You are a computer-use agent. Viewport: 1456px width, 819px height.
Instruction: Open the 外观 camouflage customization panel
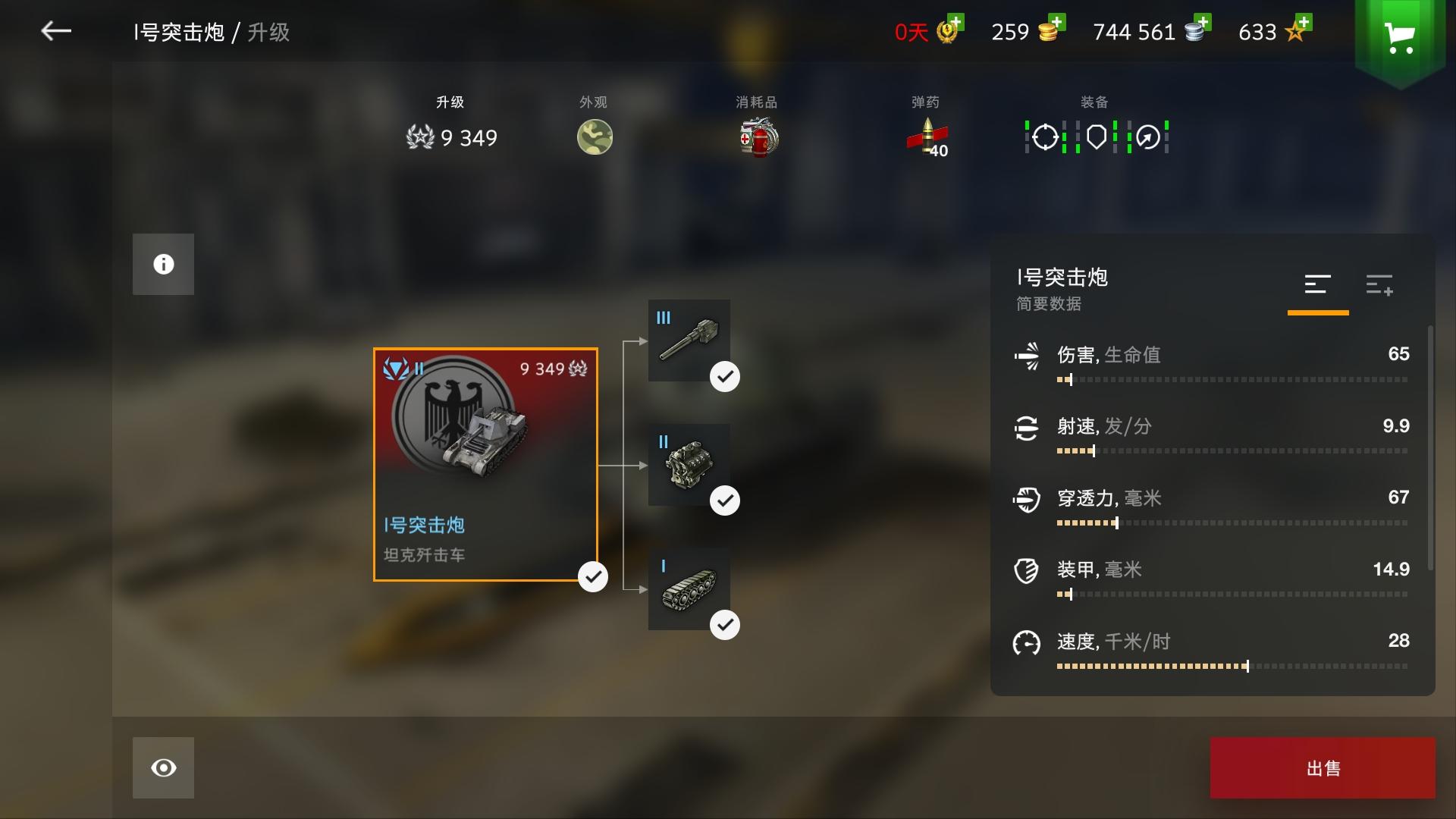coord(595,125)
